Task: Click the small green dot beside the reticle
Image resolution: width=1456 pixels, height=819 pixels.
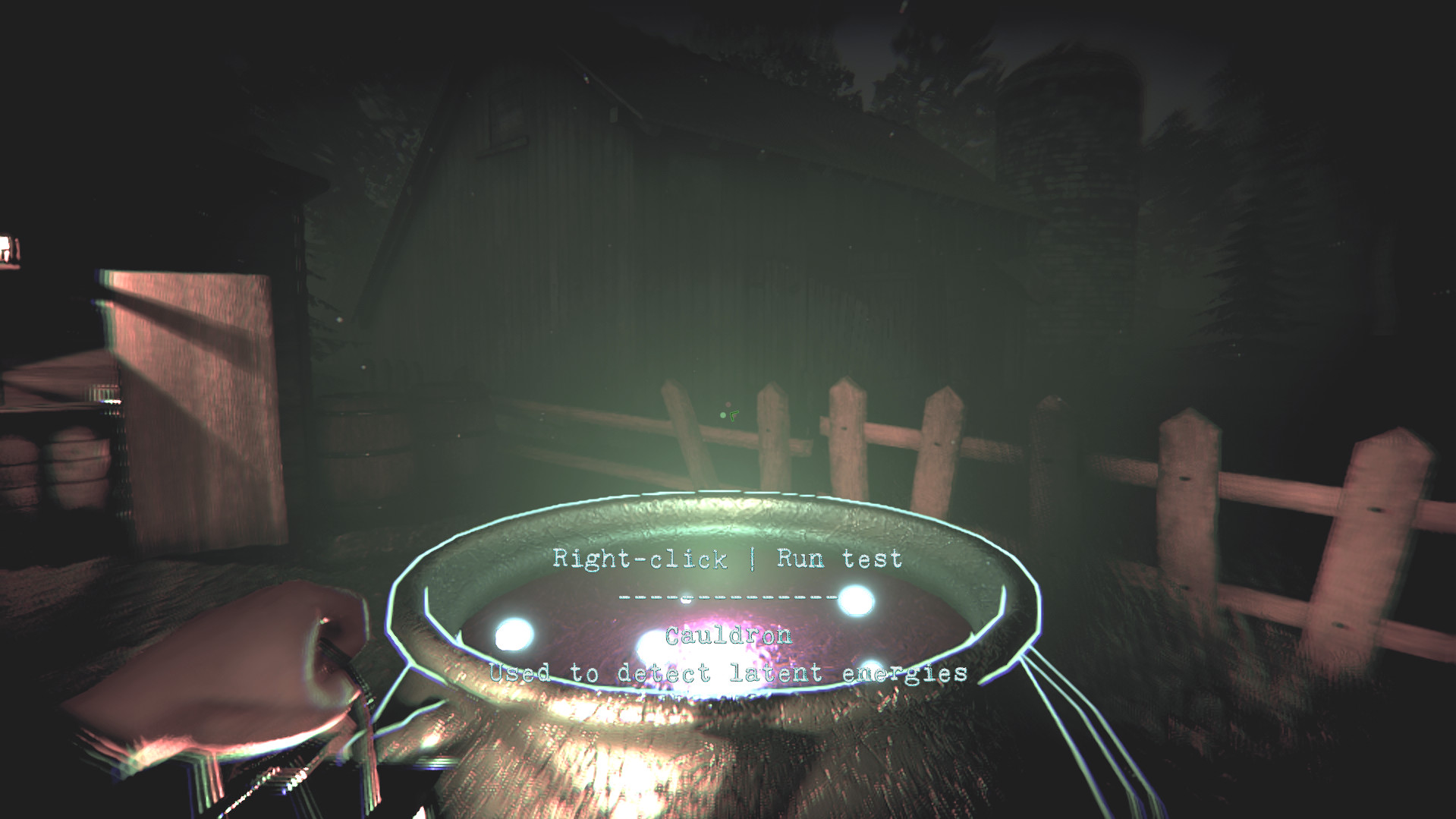Action: (723, 415)
